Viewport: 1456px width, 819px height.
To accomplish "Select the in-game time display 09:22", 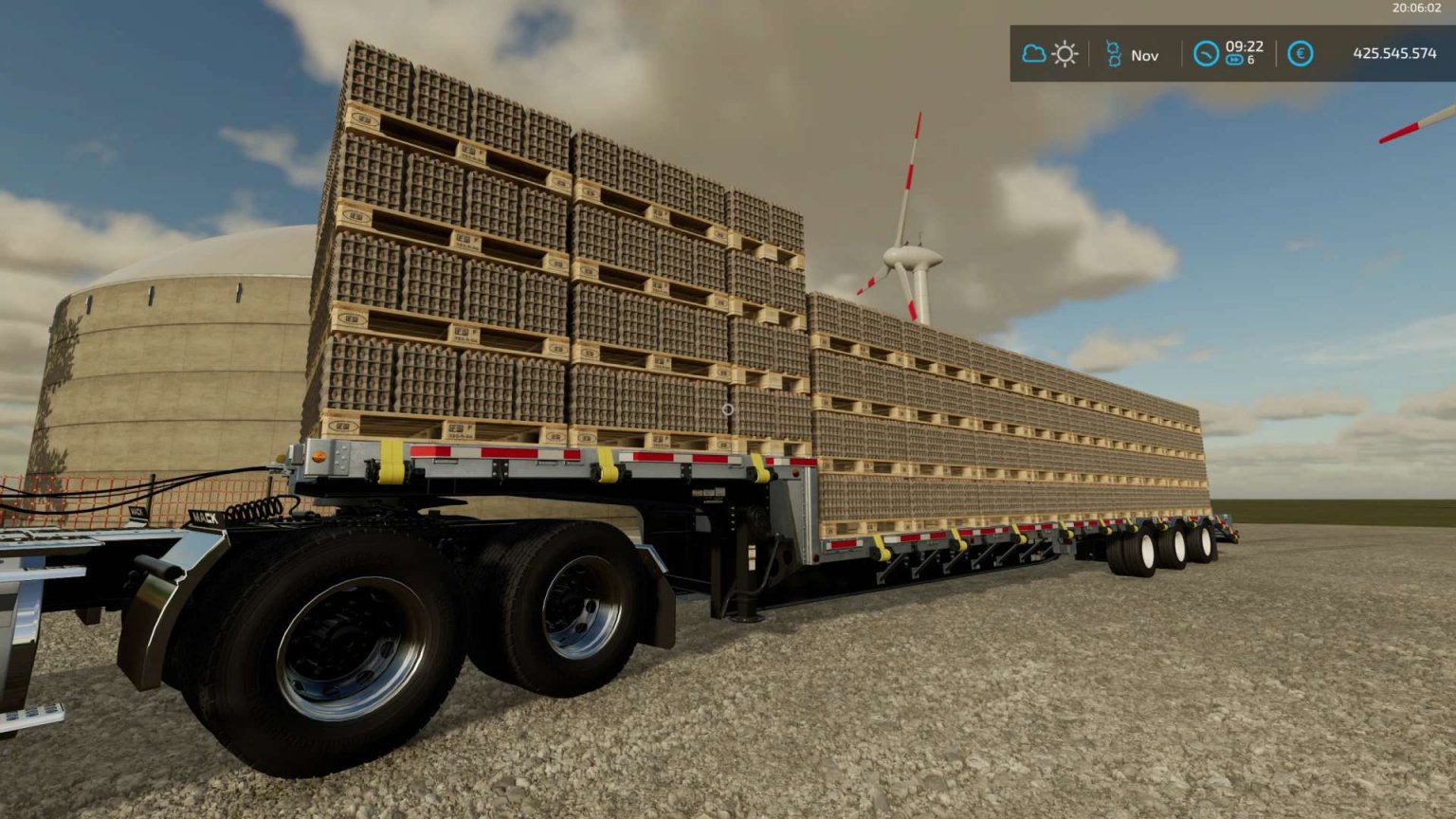I will pyautogui.click(x=1245, y=47).
